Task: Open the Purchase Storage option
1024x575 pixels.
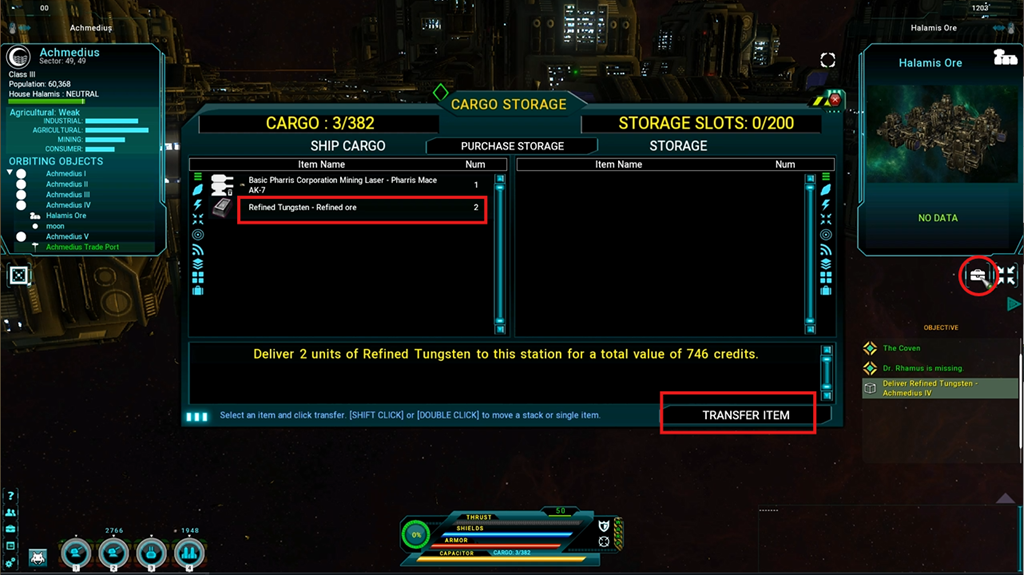Action: 512,146
